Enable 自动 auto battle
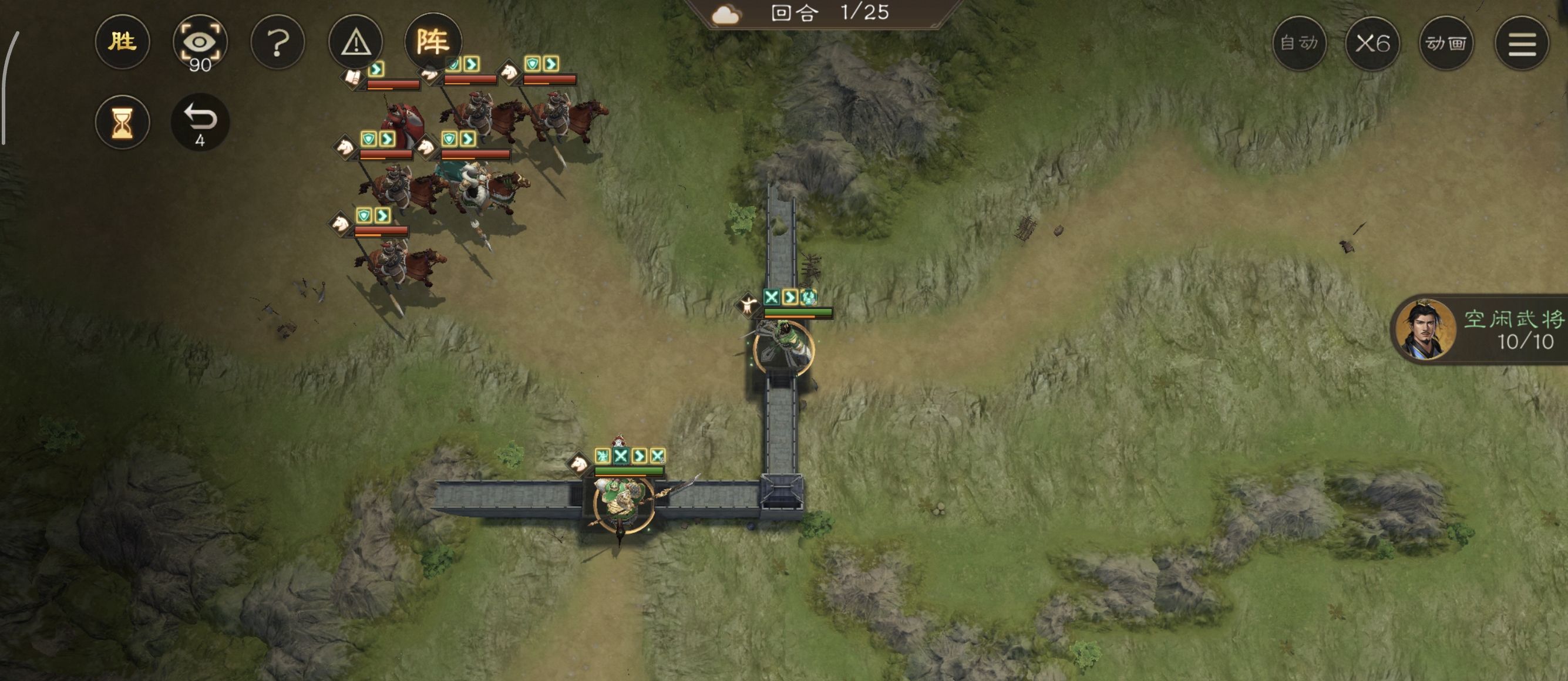Image resolution: width=1568 pixels, height=681 pixels. point(1299,43)
